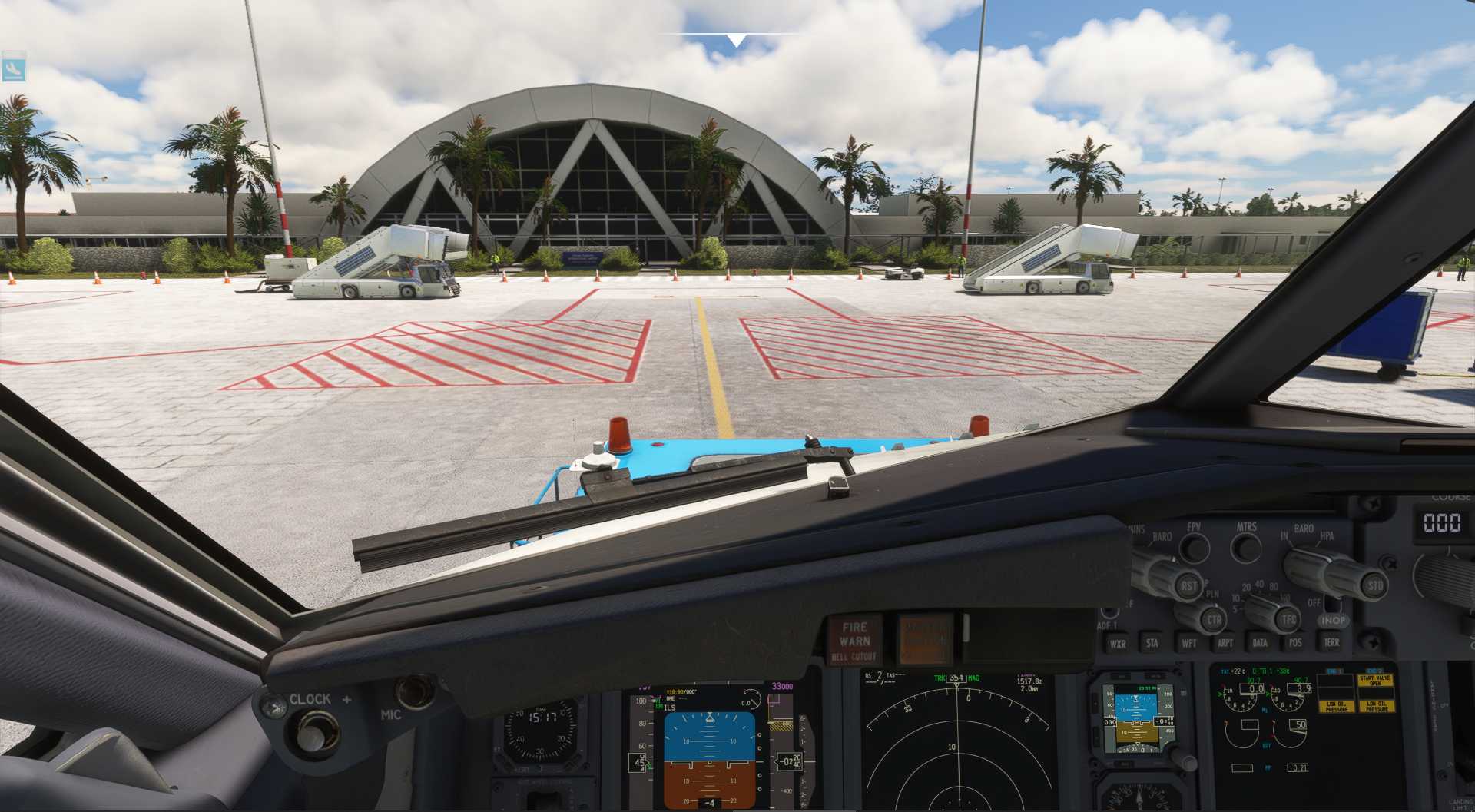Screen dimensions: 1475x812
Task: Push the STD baro knob button
Action: 1374,585
